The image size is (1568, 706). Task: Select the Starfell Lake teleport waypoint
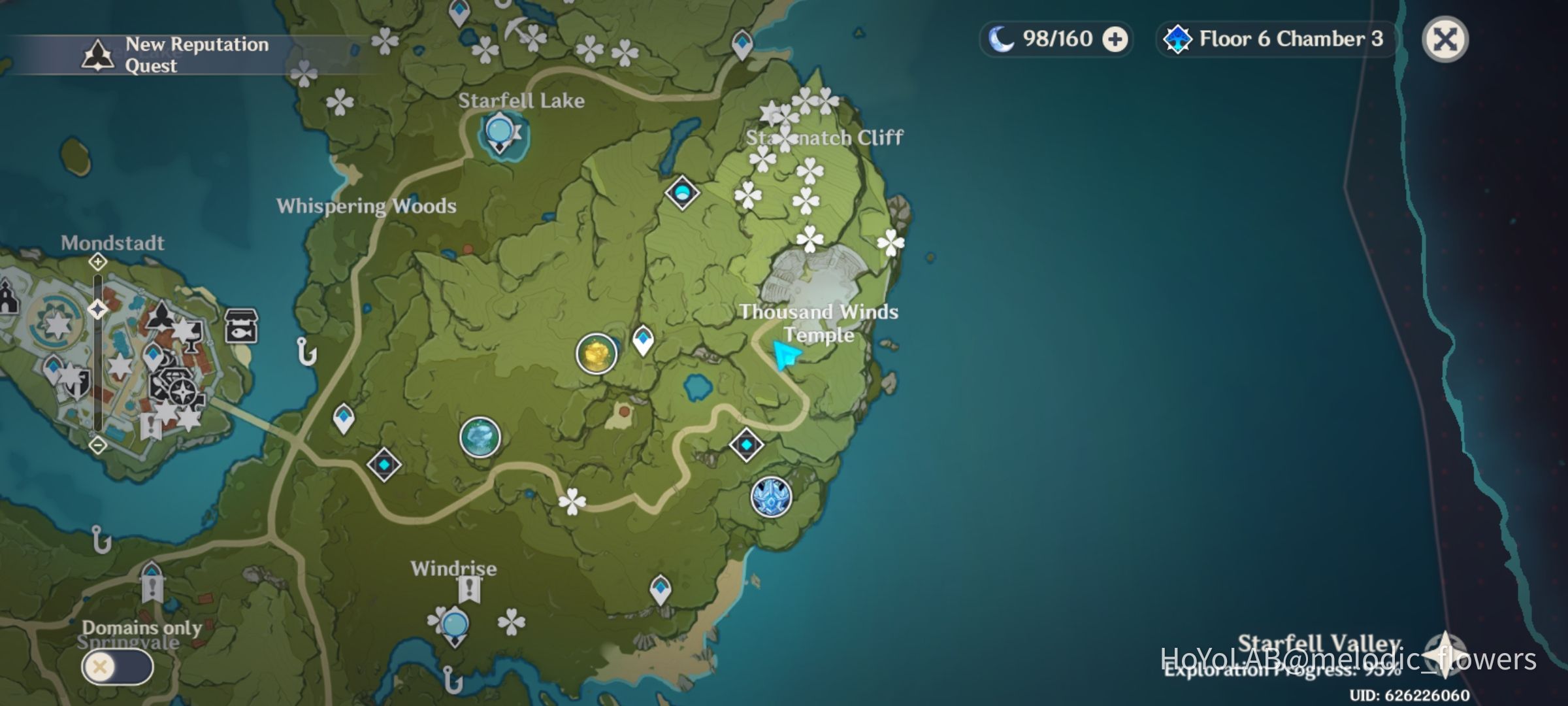[x=498, y=131]
